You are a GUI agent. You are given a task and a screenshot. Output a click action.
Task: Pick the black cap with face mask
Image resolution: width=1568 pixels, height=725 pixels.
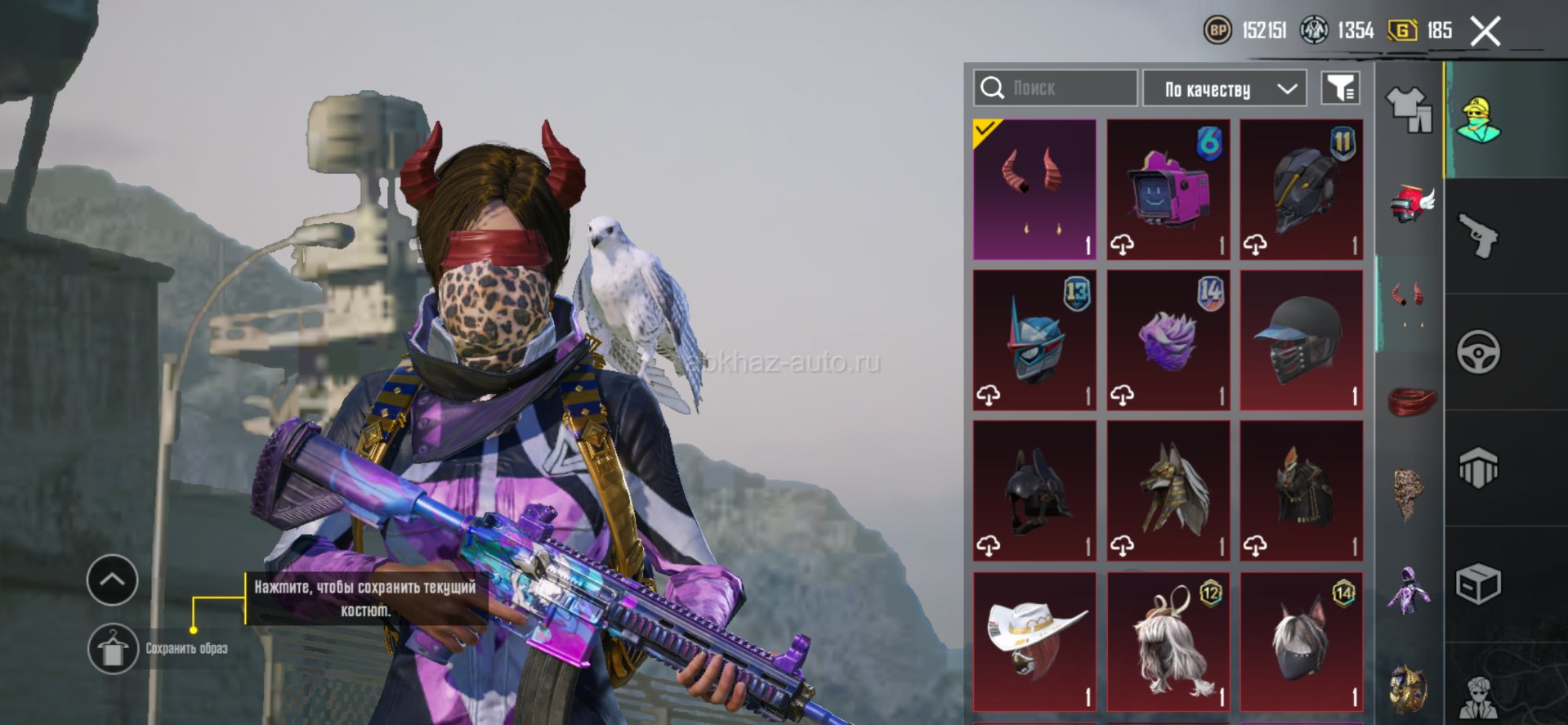1301,340
